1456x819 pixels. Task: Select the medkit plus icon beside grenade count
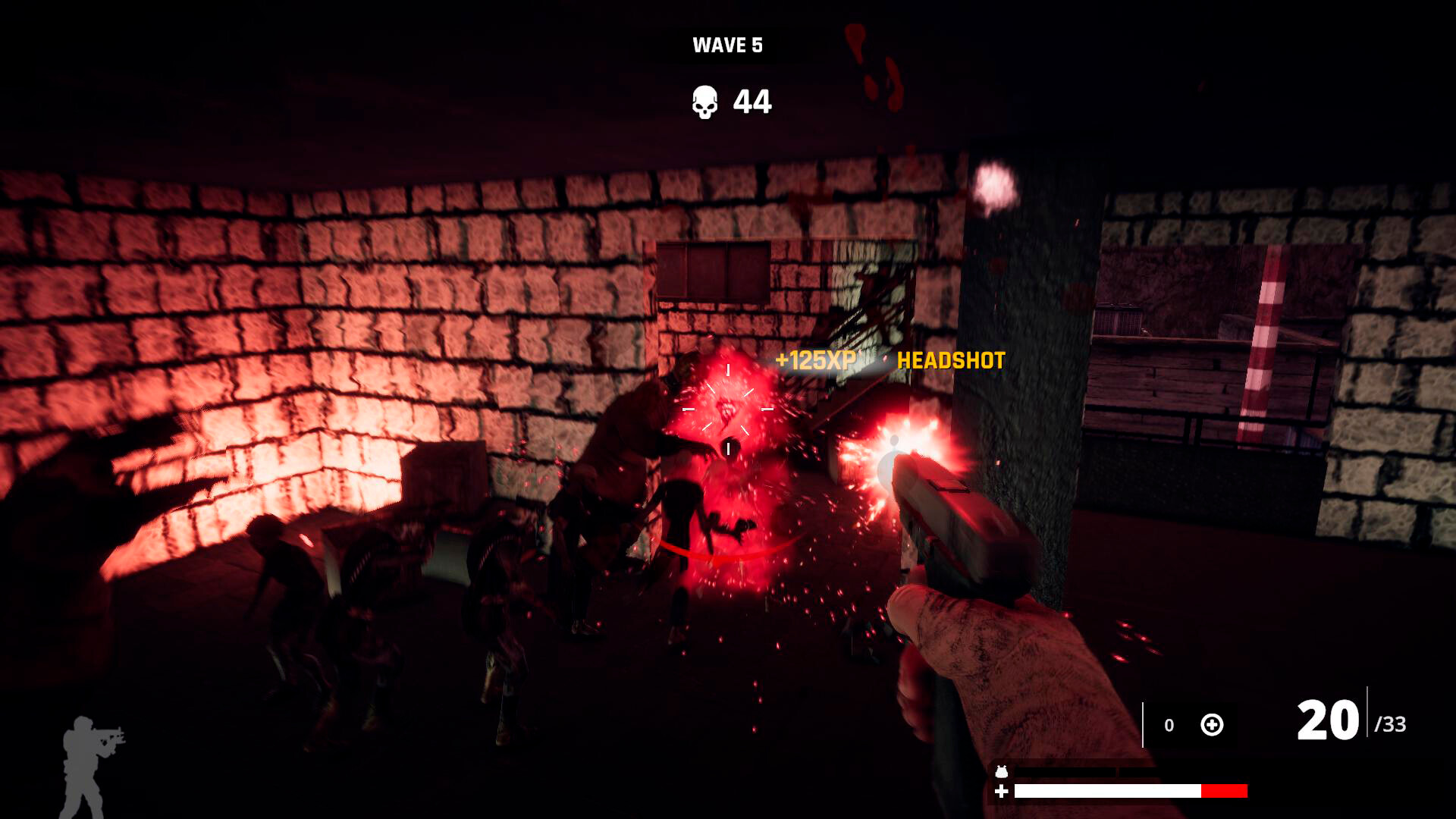1212,724
